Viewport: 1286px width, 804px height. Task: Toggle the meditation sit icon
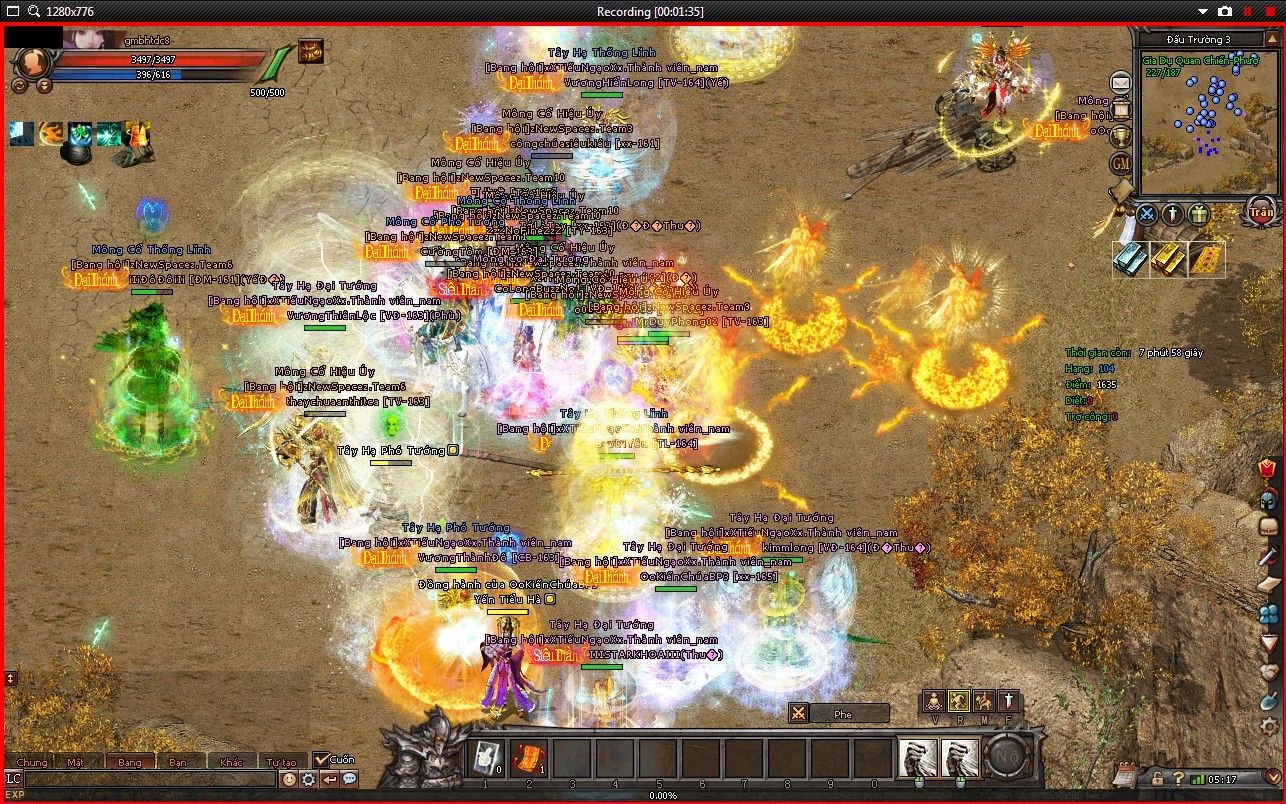tap(933, 701)
